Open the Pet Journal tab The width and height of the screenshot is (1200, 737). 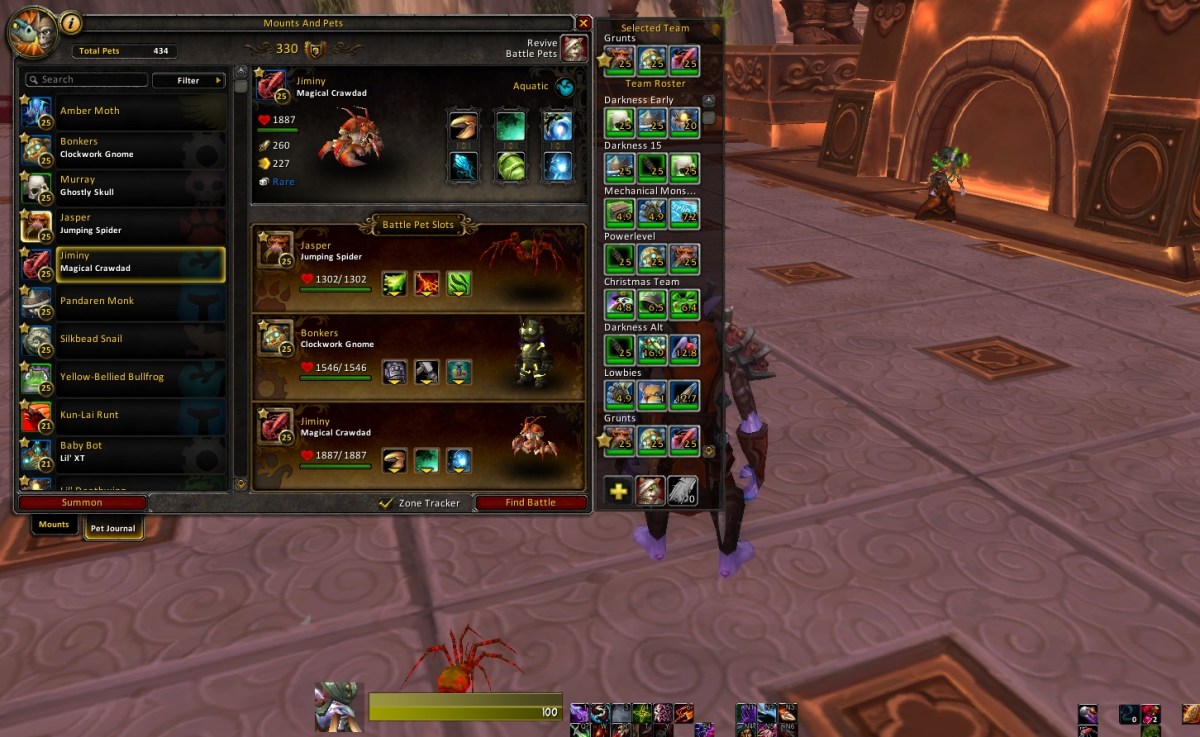click(113, 528)
